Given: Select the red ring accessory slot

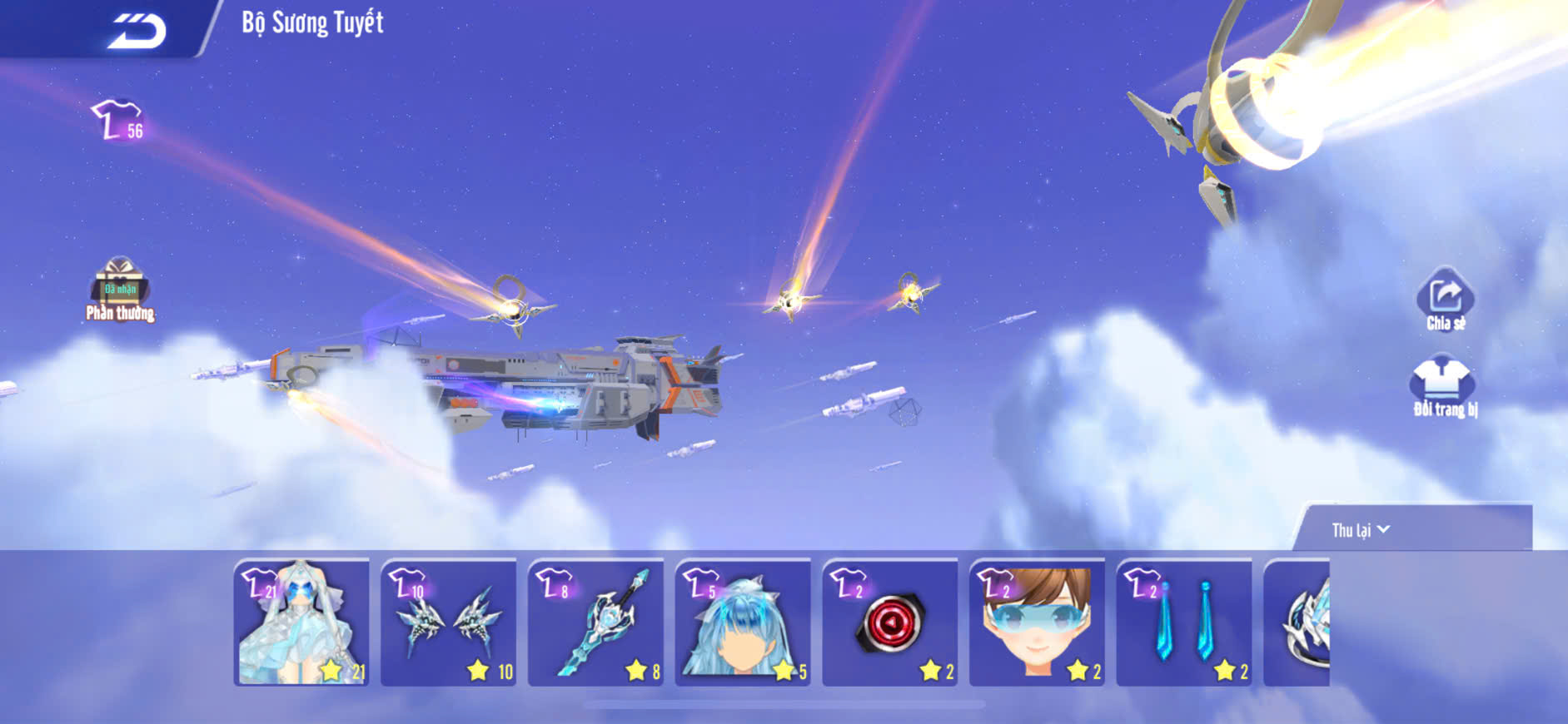Looking at the screenshot, I should (x=890, y=622).
